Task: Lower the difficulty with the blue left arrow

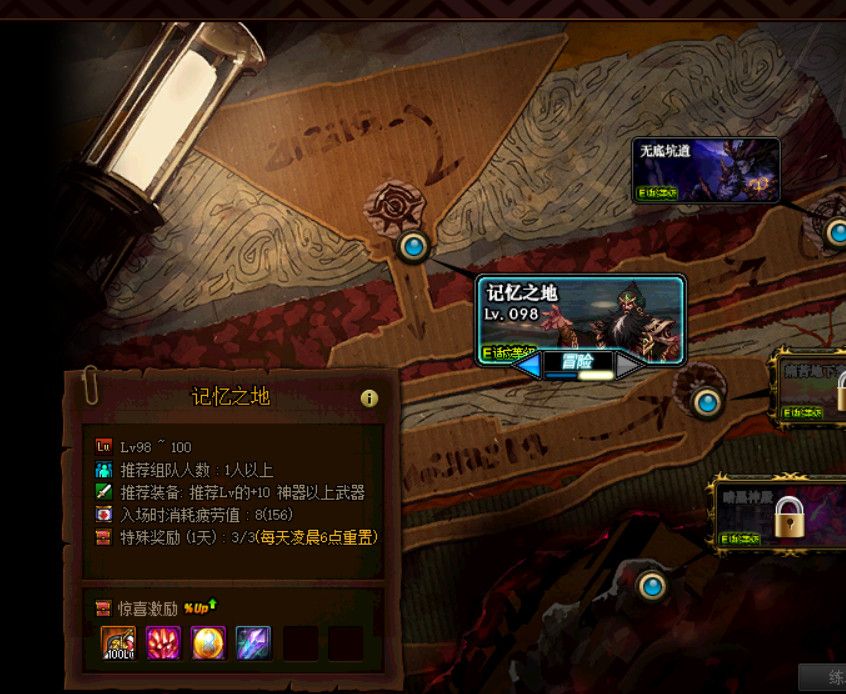Action: point(526,366)
